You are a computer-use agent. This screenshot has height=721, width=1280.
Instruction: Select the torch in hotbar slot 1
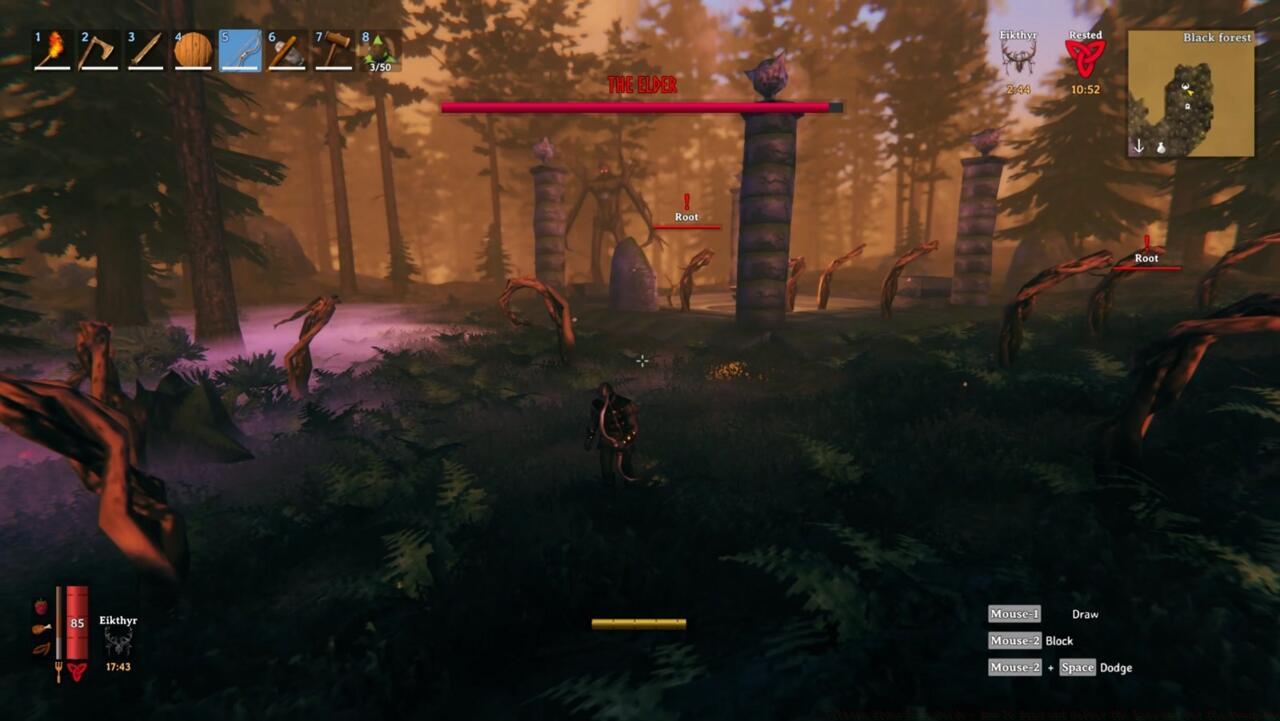pos(52,50)
